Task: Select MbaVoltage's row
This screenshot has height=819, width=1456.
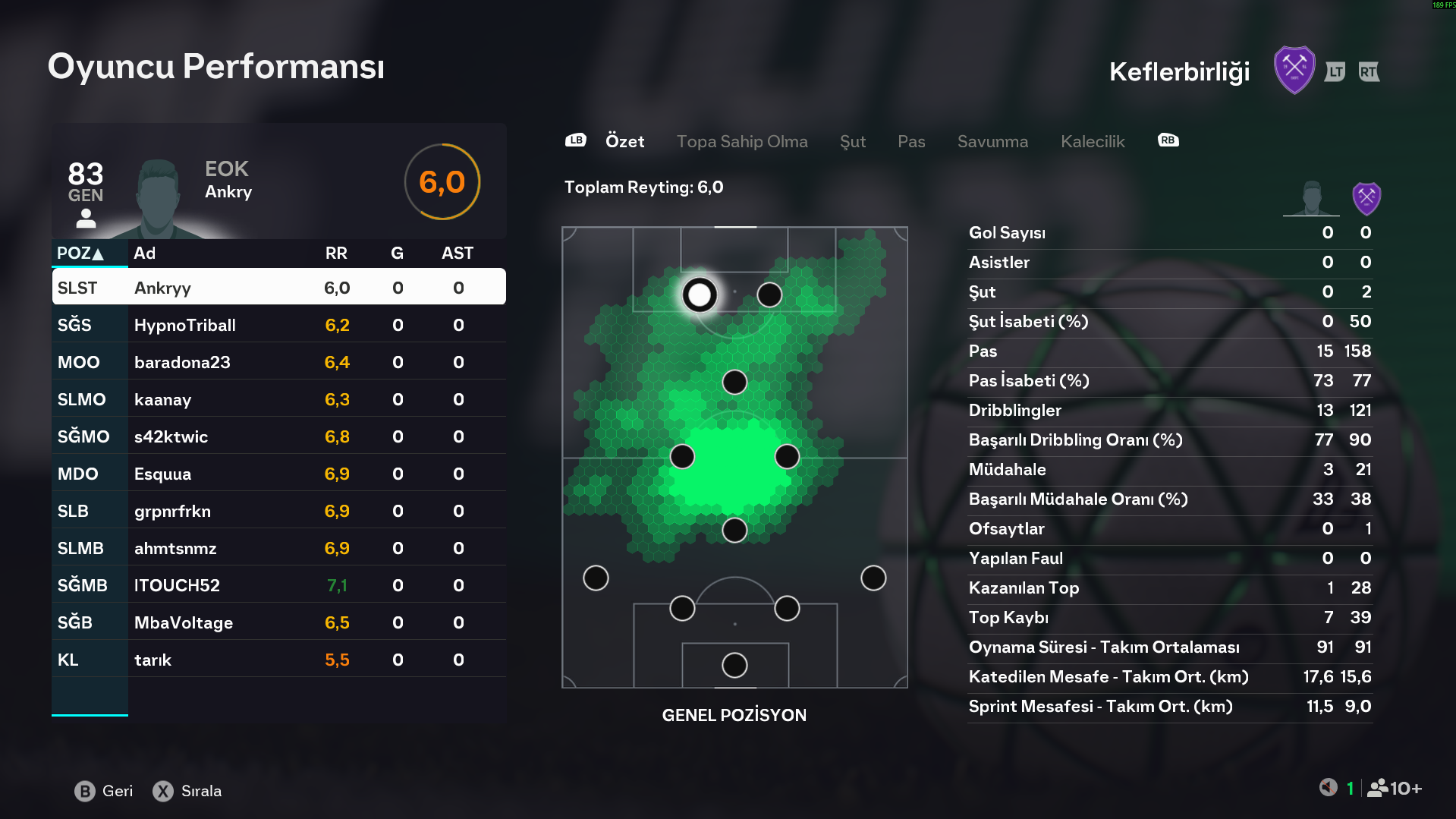Action: tap(278, 622)
